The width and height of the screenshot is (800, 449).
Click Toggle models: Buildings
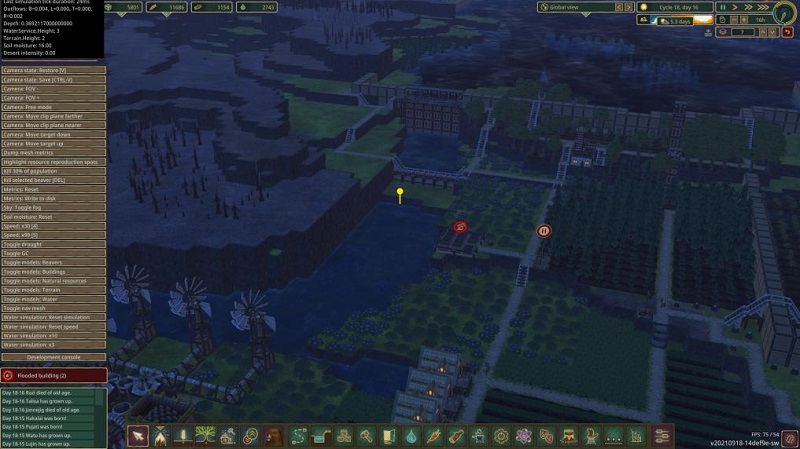click(x=54, y=272)
